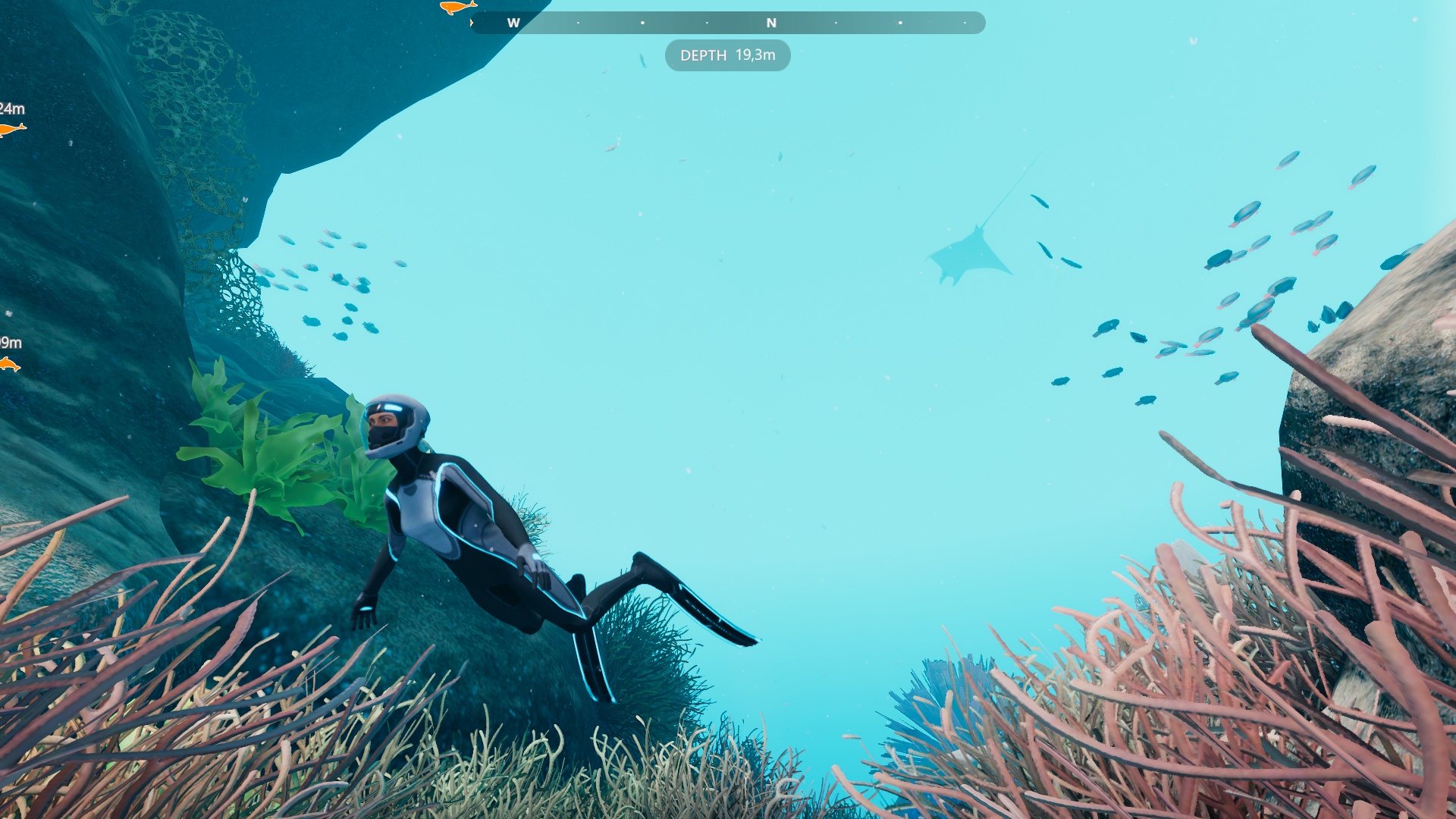Select the orange dolphin marker labeled 9m
This screenshot has height=819, width=1456.
9,365
